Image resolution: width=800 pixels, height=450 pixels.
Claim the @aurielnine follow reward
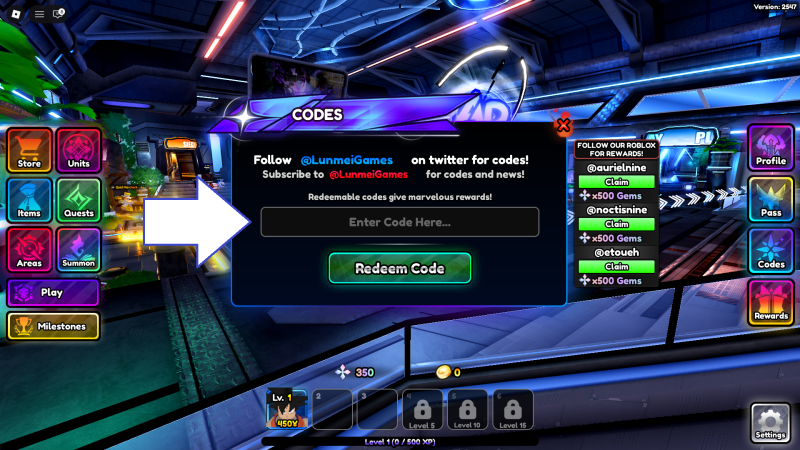pyautogui.click(x=617, y=181)
